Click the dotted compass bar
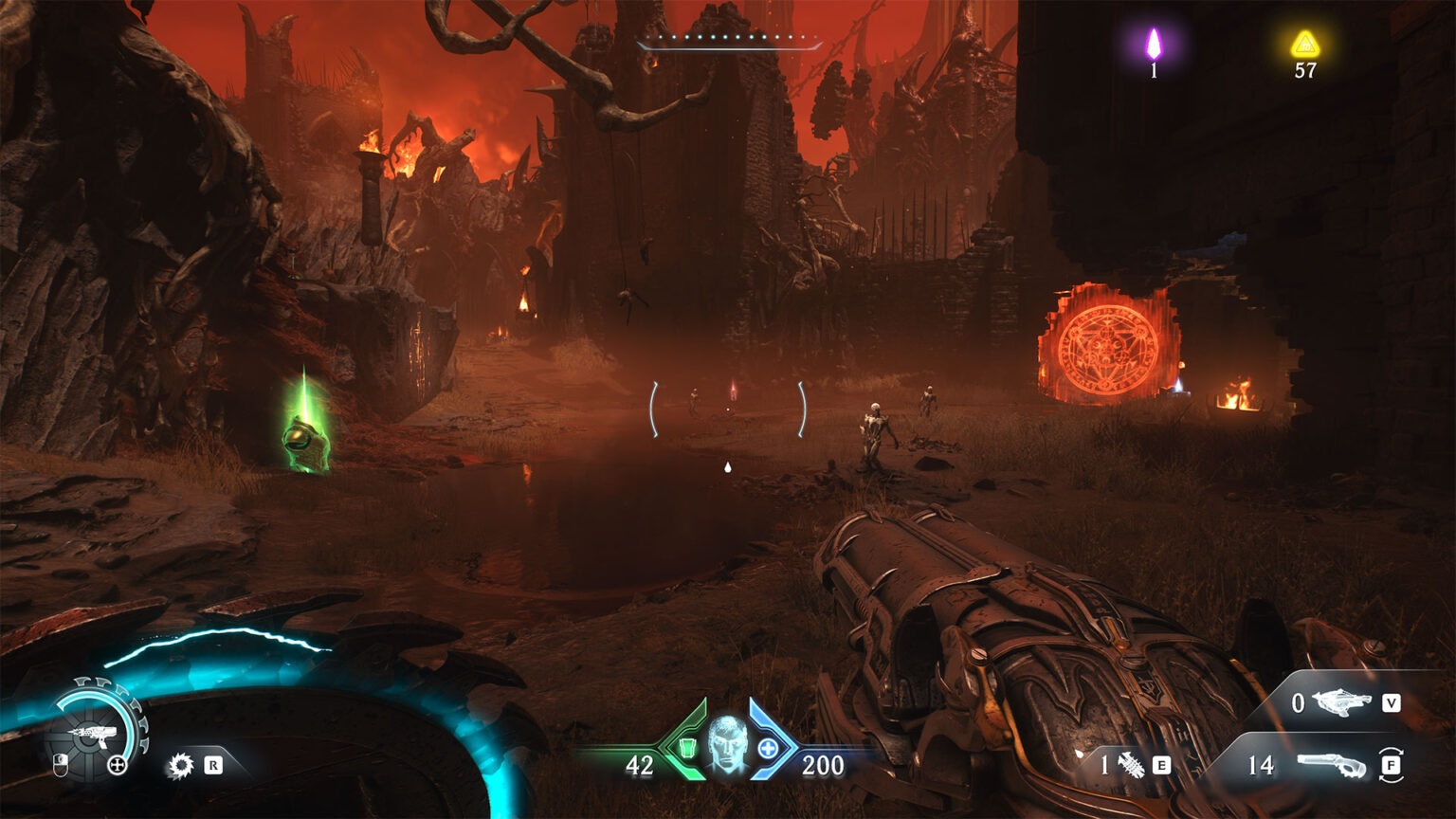This screenshot has height=819, width=1456. (729, 40)
